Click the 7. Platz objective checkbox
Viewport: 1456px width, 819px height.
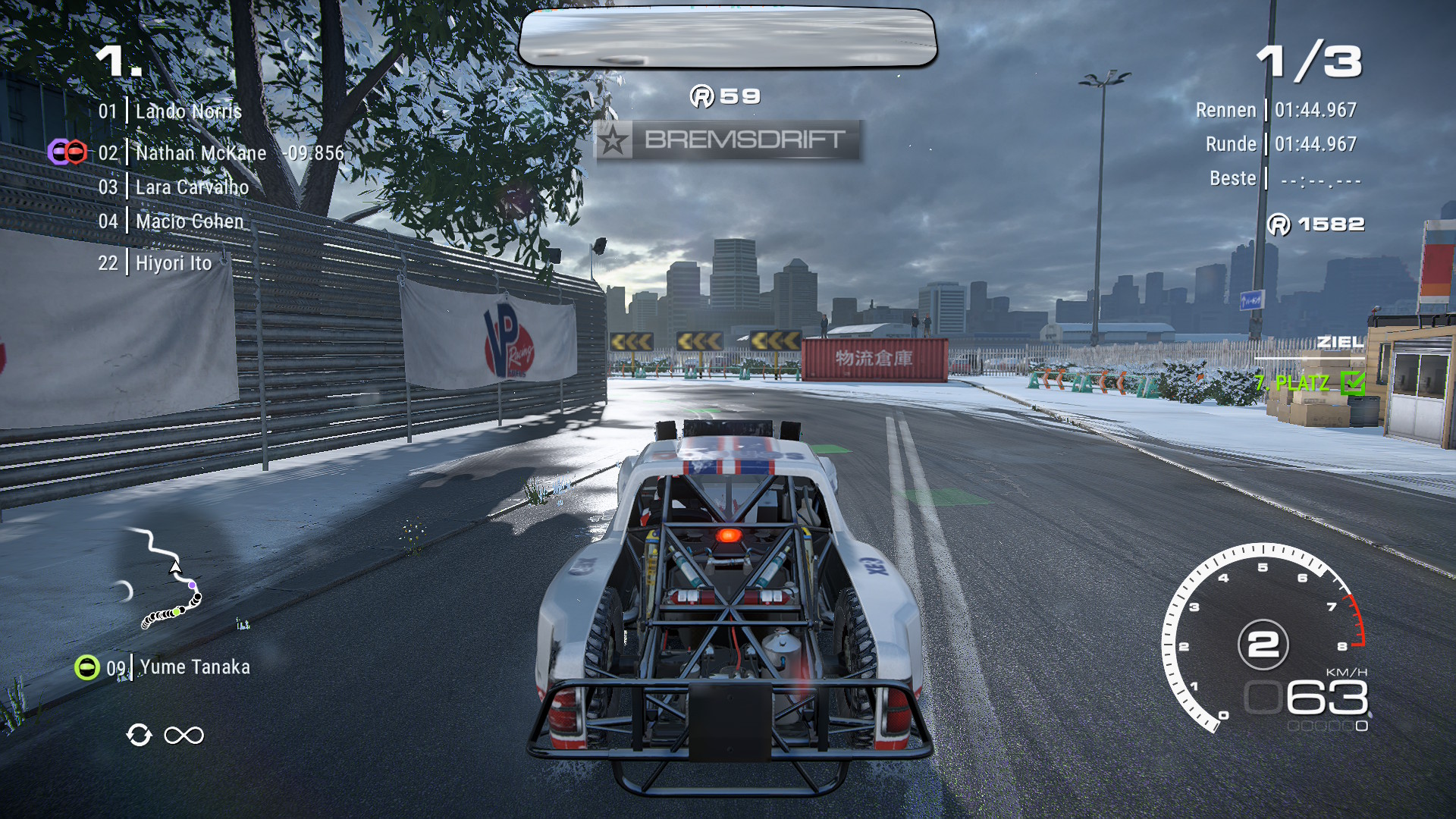point(1352,382)
